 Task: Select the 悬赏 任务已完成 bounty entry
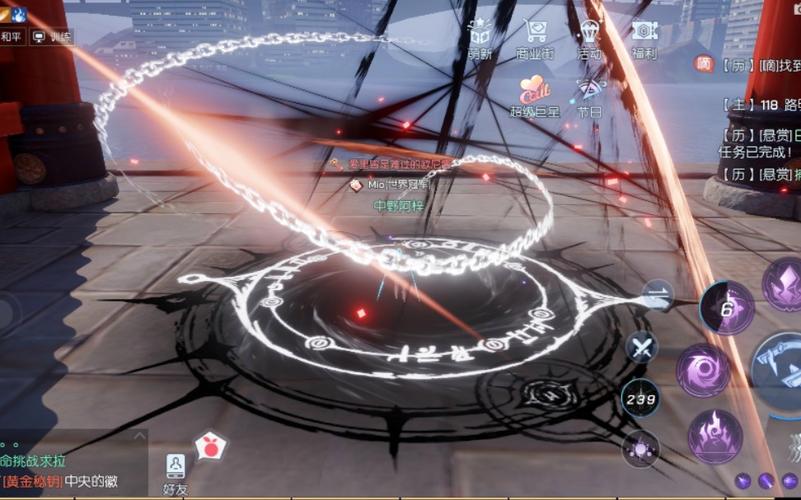coord(760,142)
